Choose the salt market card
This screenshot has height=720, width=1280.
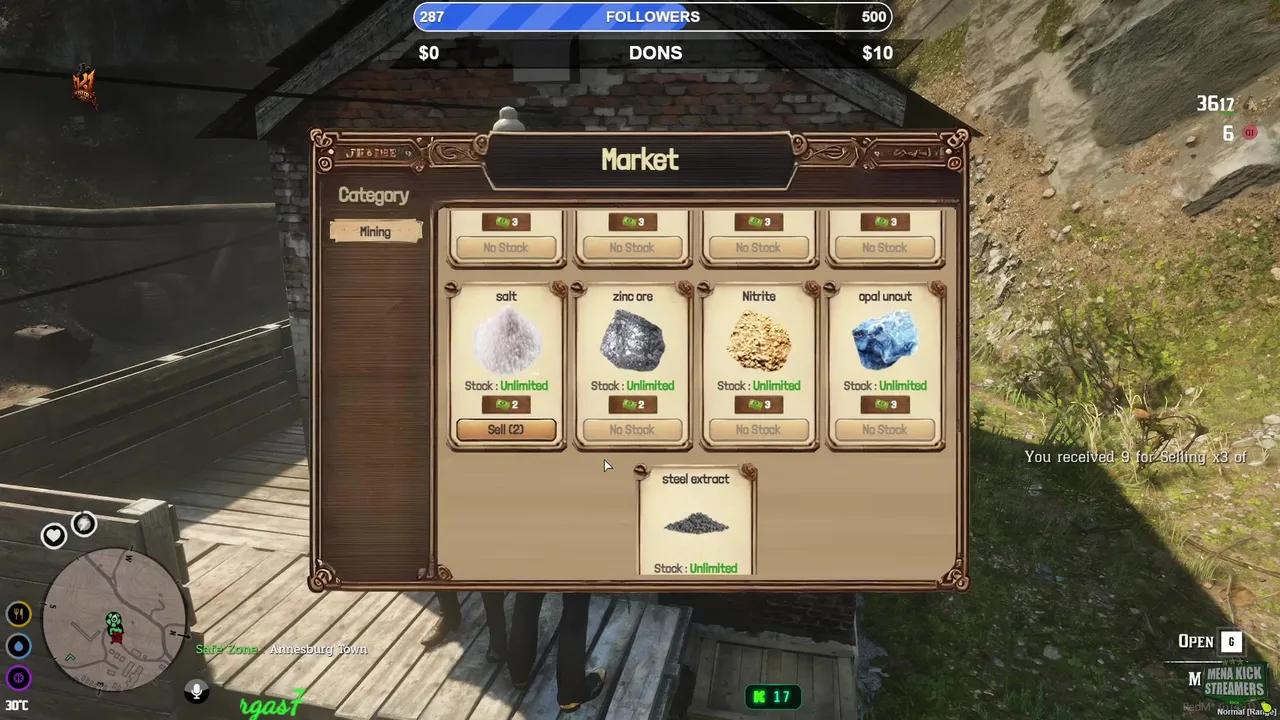pyautogui.click(x=506, y=342)
